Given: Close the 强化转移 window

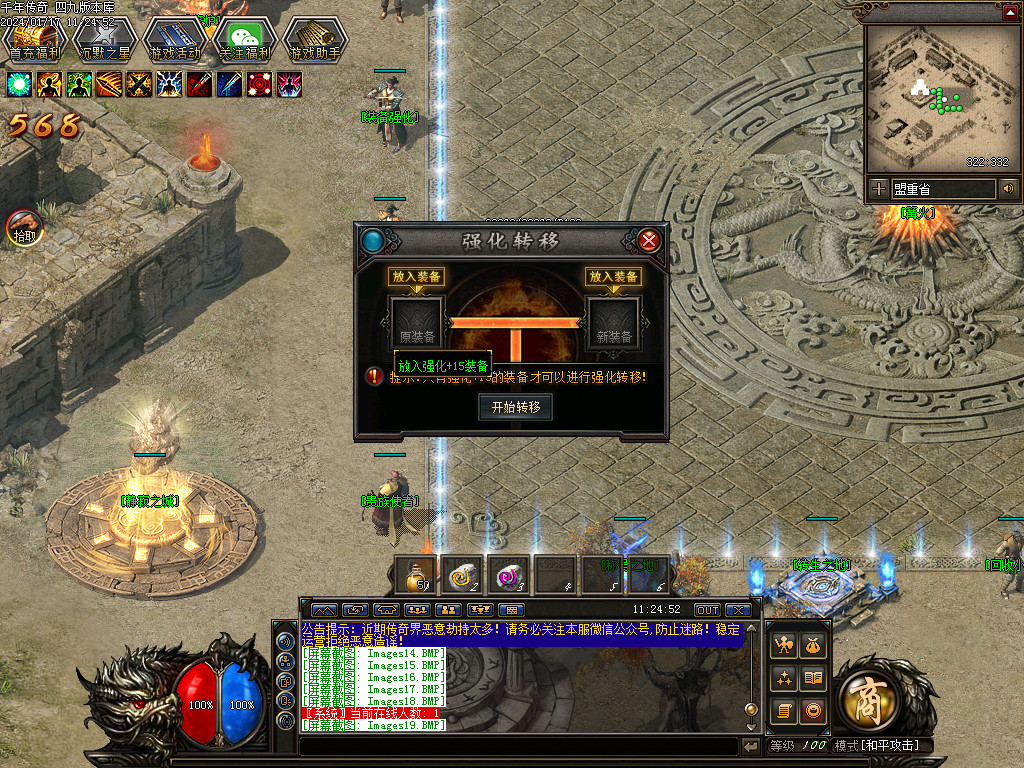Looking at the screenshot, I should pyautogui.click(x=649, y=241).
